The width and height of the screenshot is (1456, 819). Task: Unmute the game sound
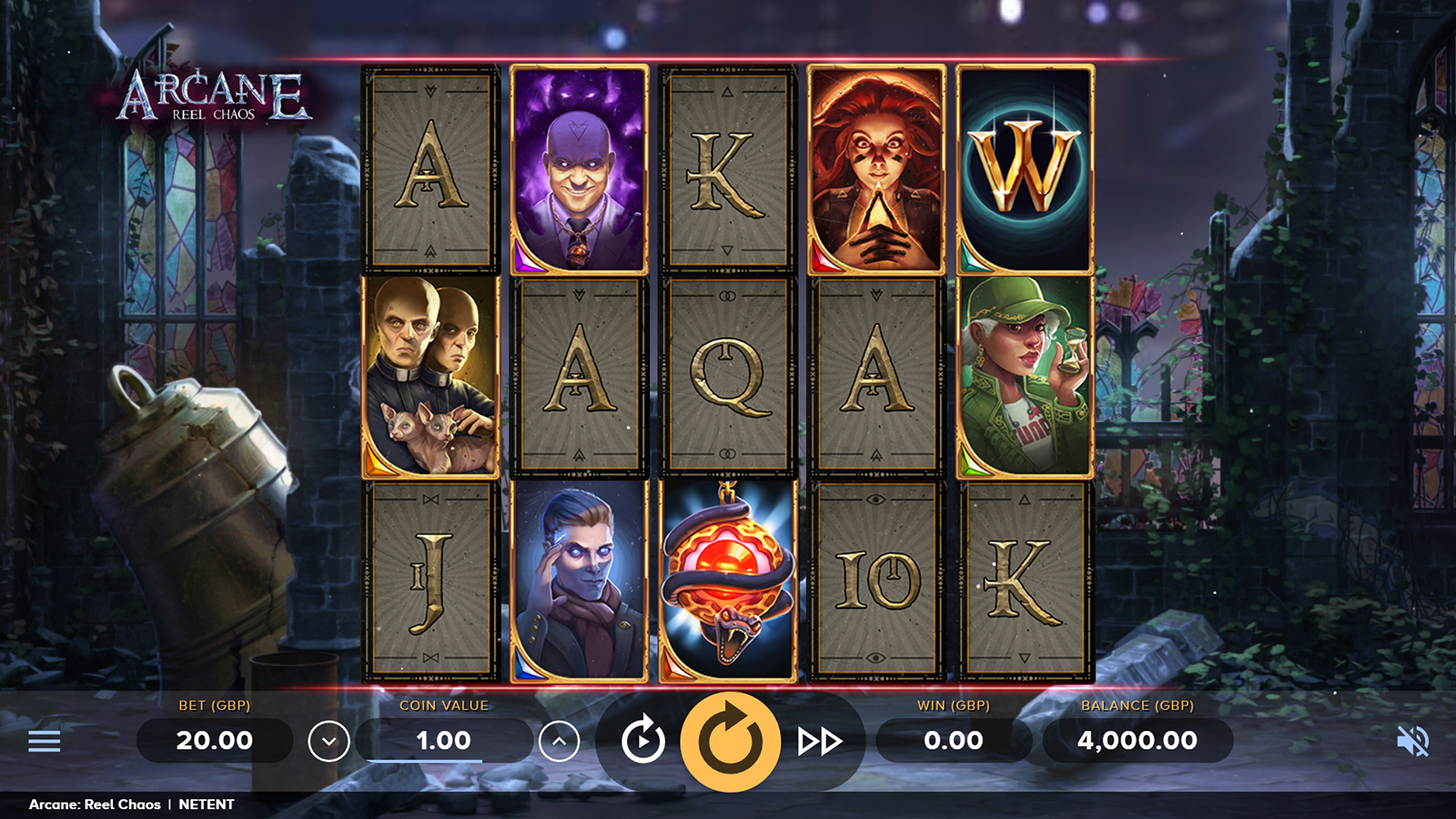pyautogui.click(x=1412, y=742)
